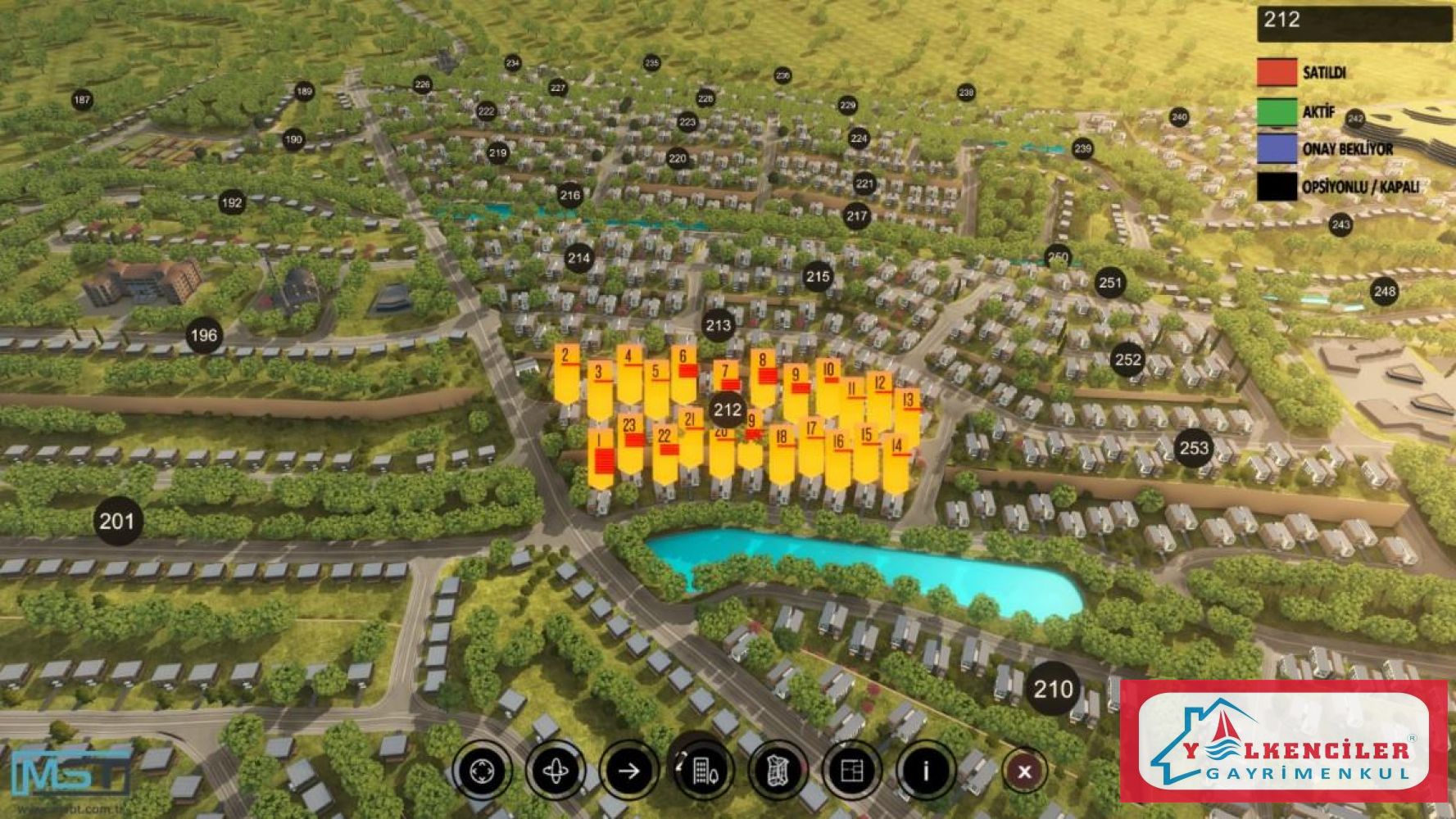Select the 212 parcel search field
Screen dimensions: 1456x819
pos(1354,22)
